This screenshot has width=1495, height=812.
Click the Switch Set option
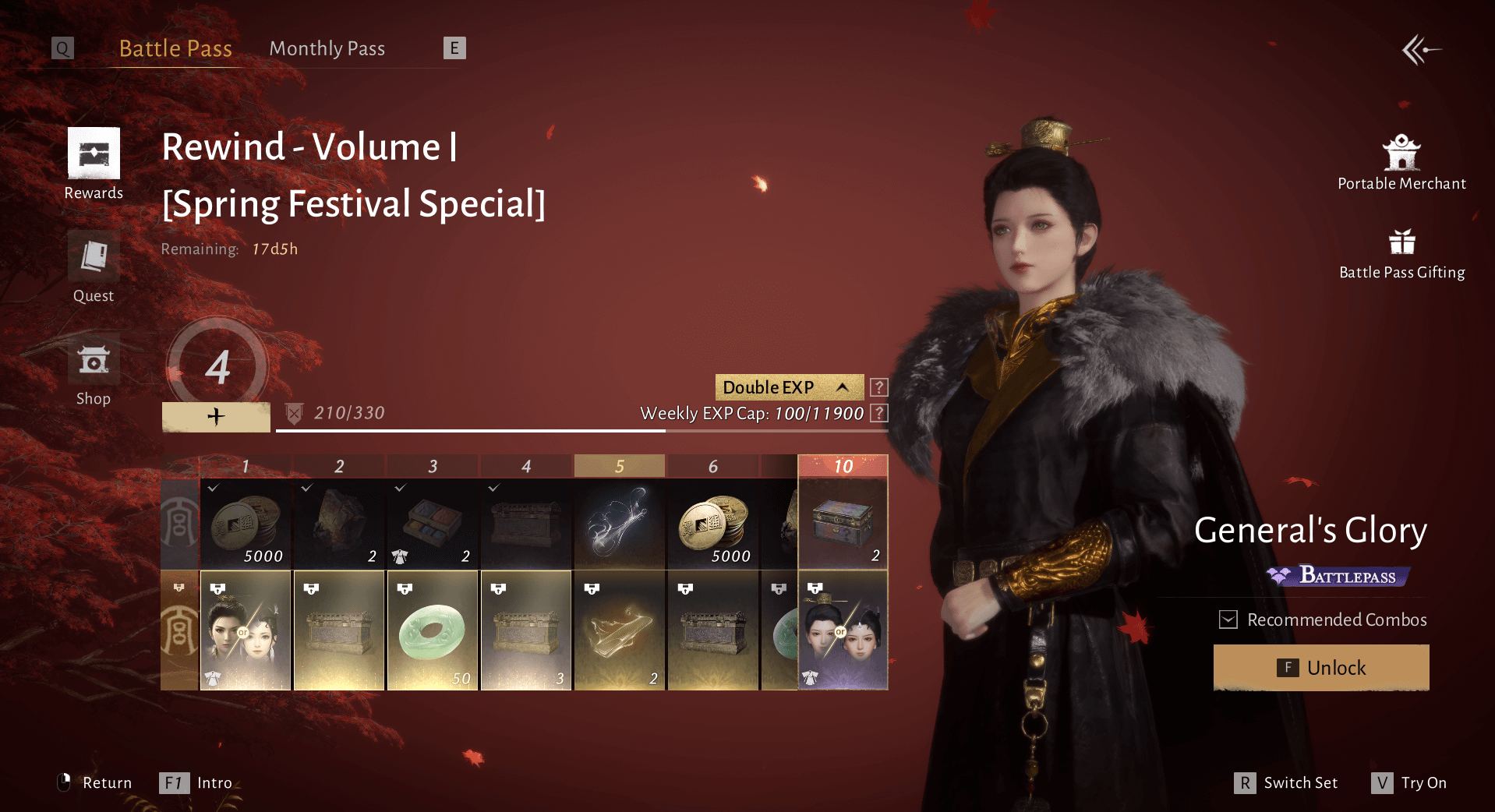1286,782
